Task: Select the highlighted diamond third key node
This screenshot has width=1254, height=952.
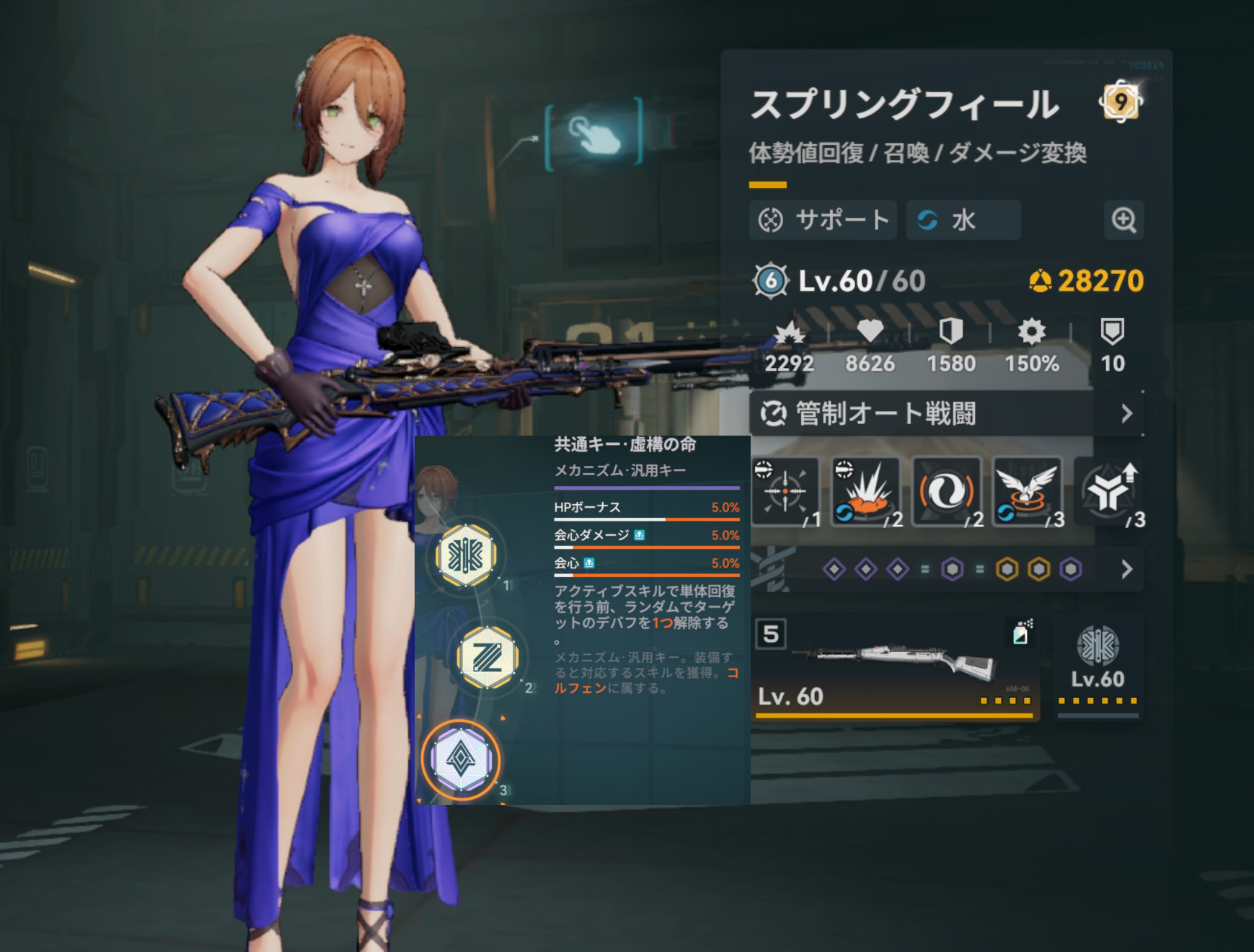Action: pos(461,759)
